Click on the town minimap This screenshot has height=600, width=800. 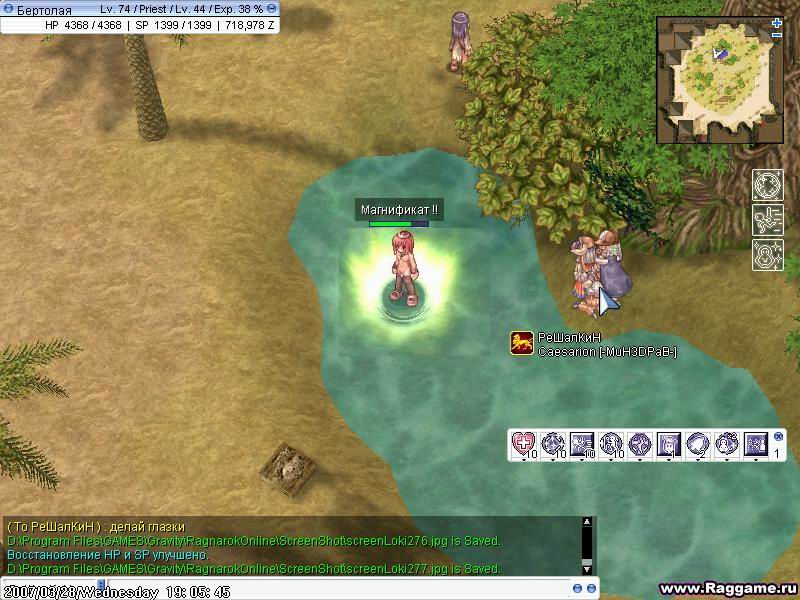click(x=720, y=80)
